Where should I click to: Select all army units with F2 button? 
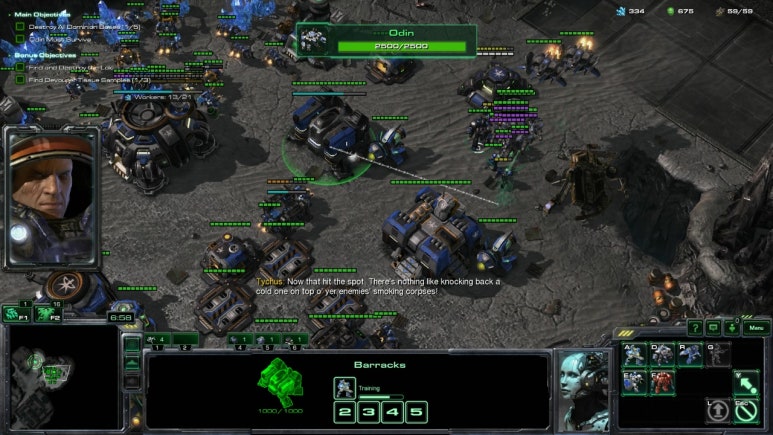pyautogui.click(x=46, y=313)
